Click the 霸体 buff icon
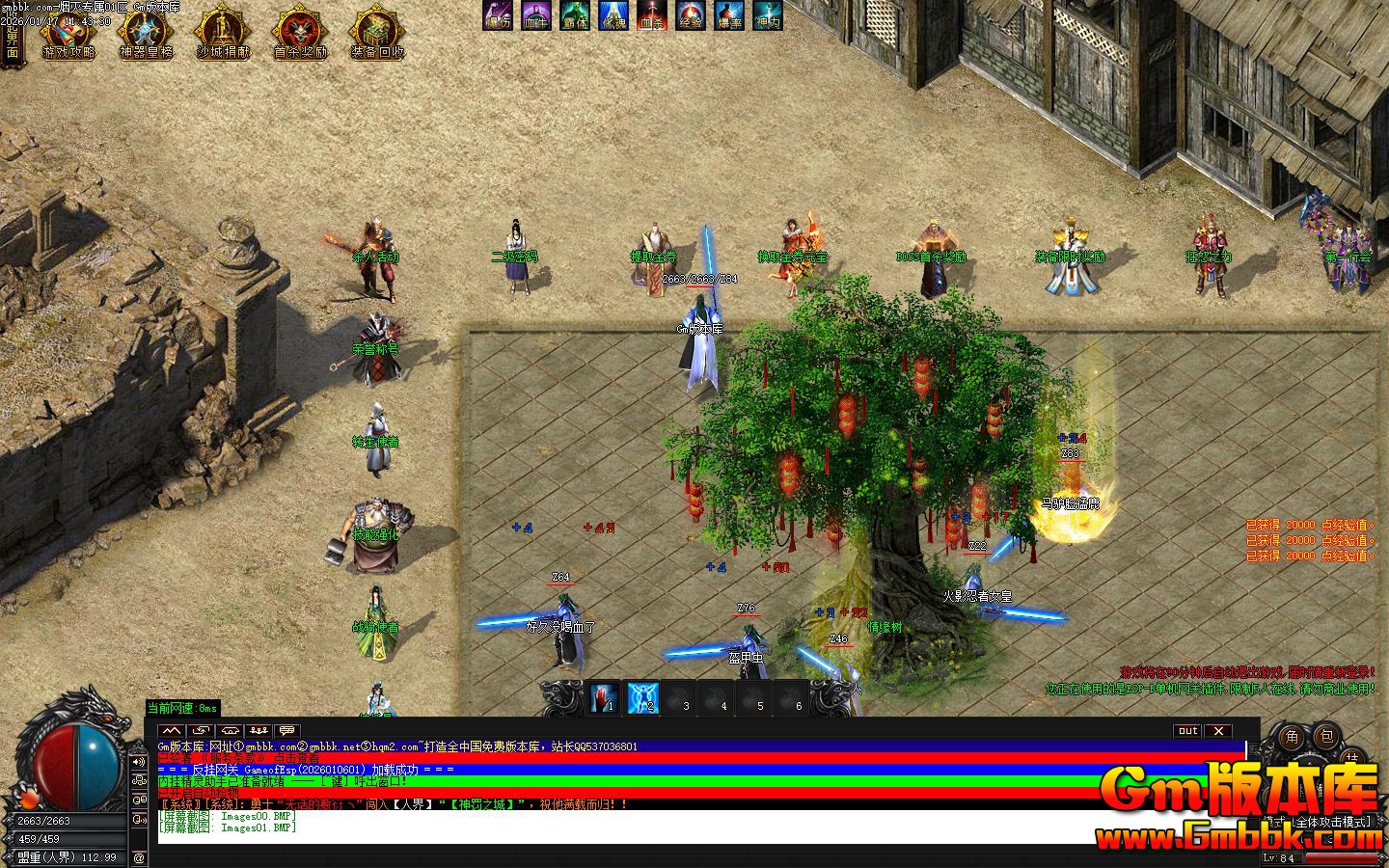Viewport: 1389px width, 868px height. 575,15
